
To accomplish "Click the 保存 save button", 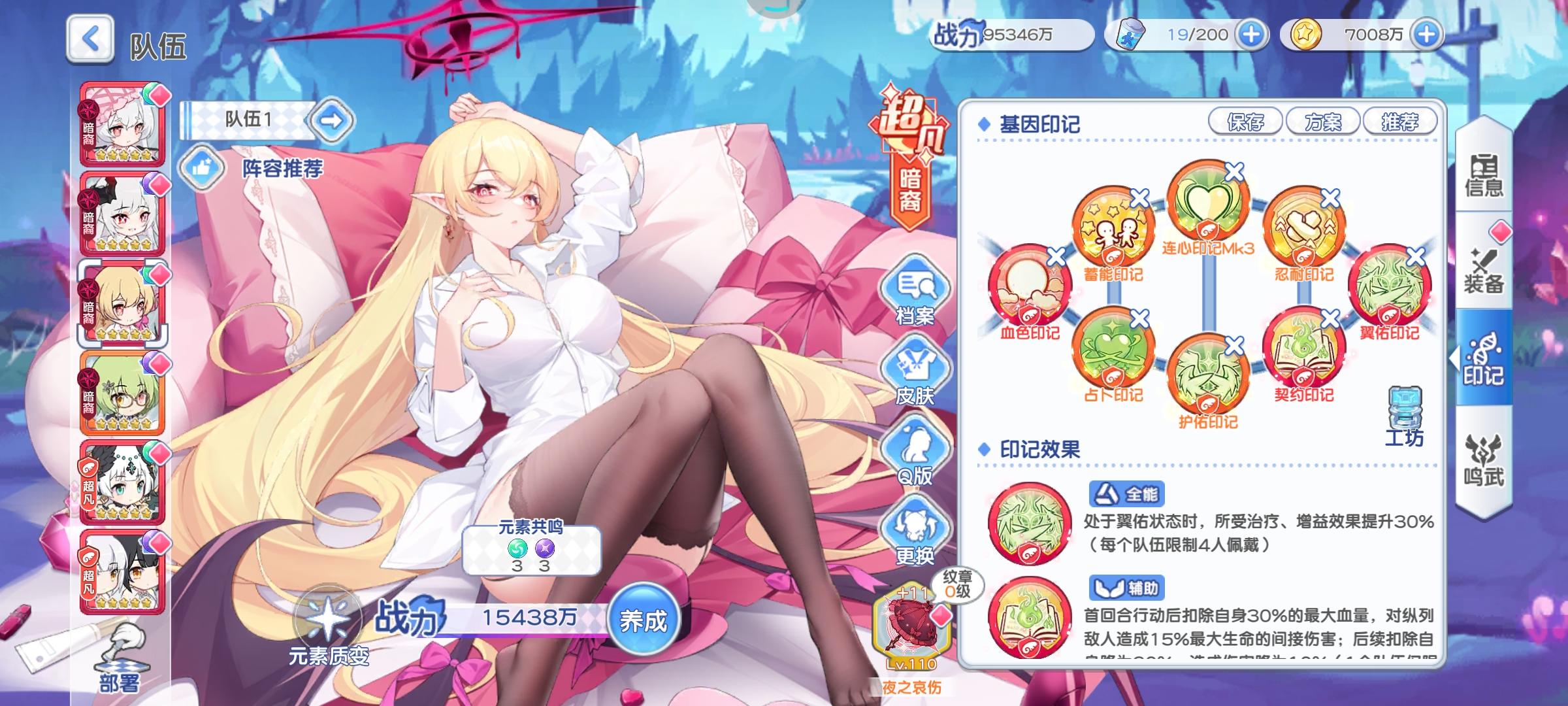I will tap(1246, 122).
